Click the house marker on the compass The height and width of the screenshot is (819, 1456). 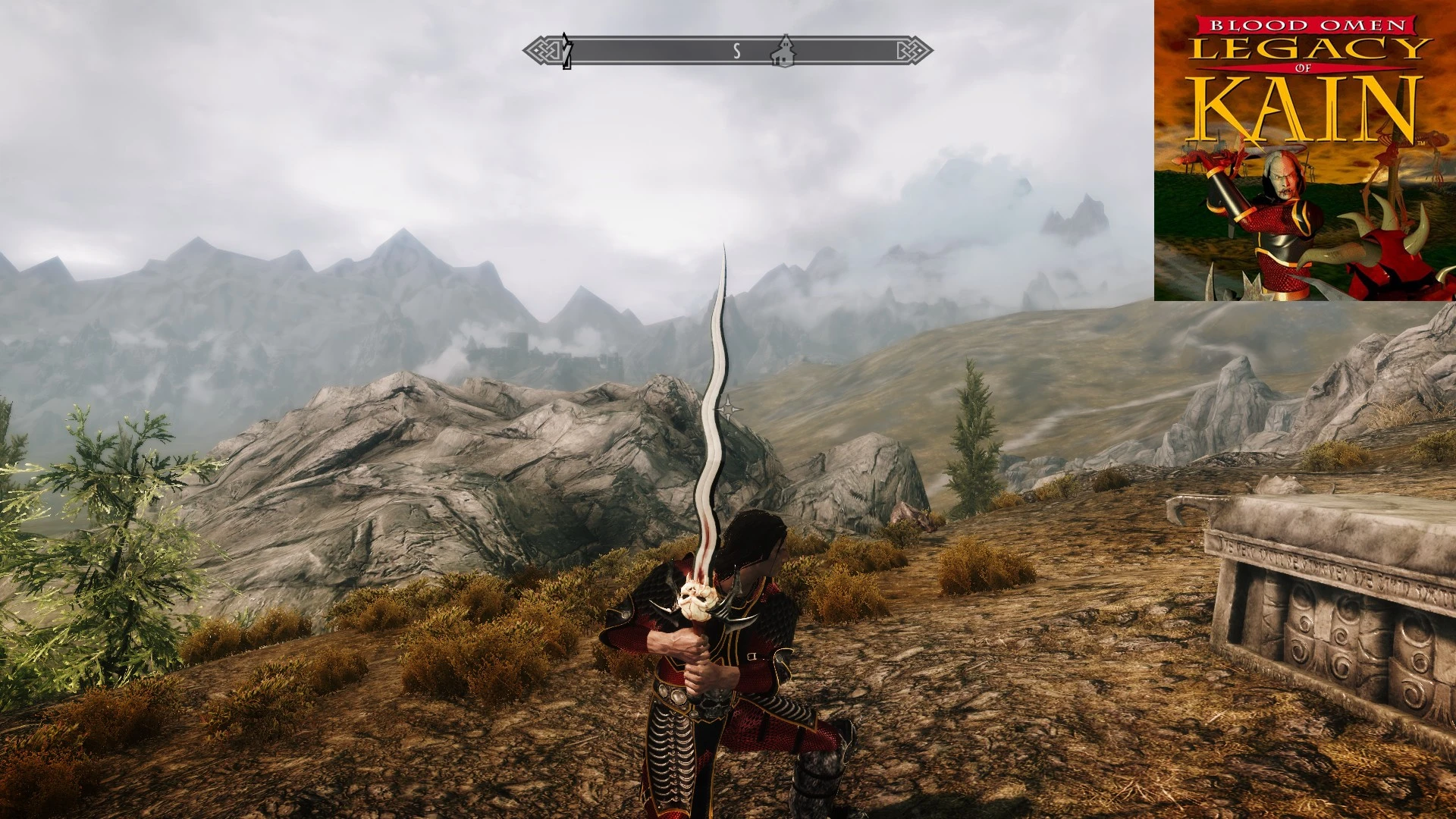785,52
